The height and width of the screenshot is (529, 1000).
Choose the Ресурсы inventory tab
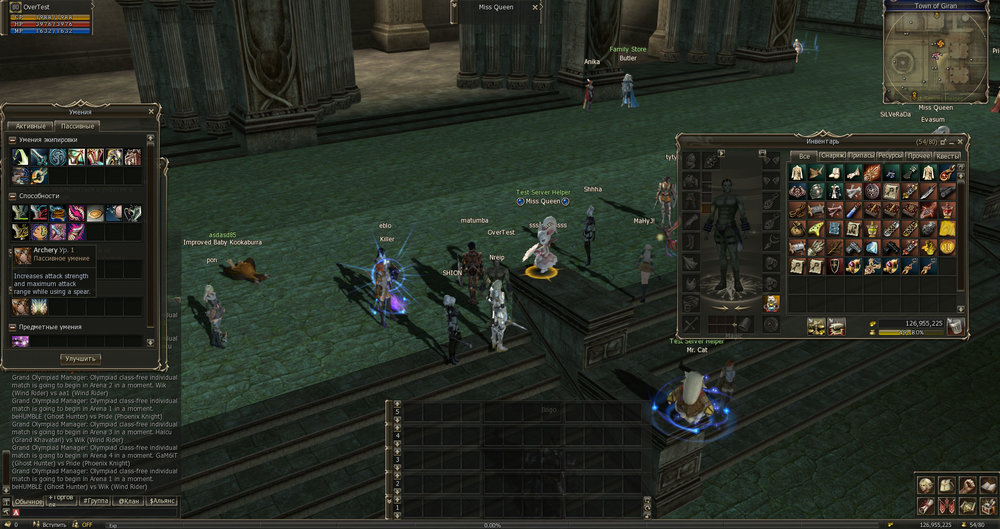pyautogui.click(x=890, y=156)
